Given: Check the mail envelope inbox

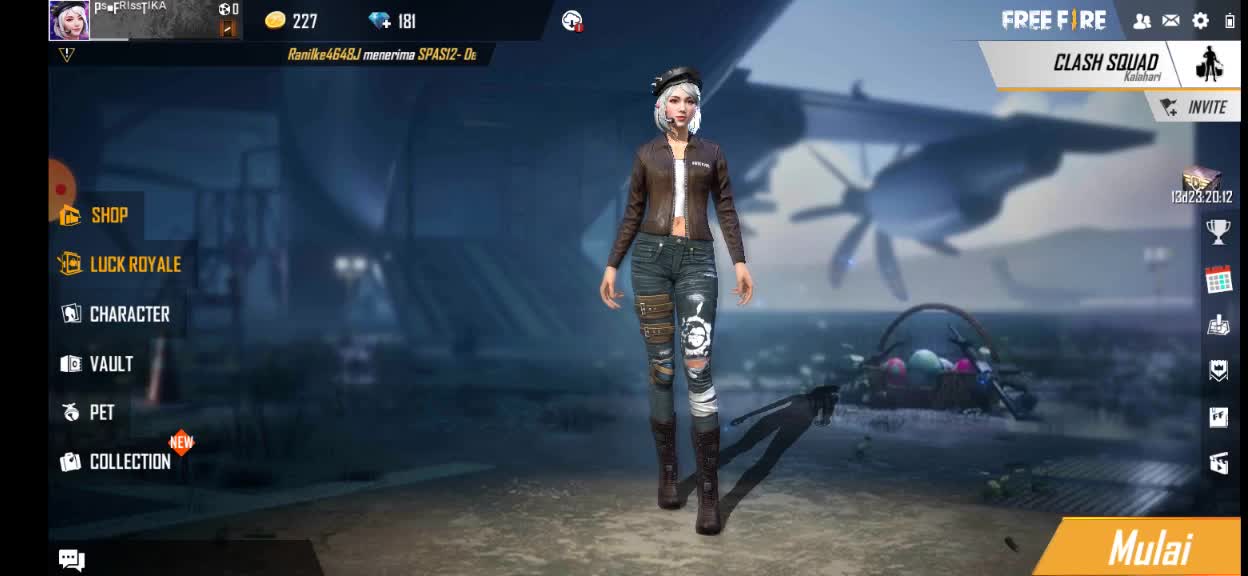Looking at the screenshot, I should tap(1170, 20).
